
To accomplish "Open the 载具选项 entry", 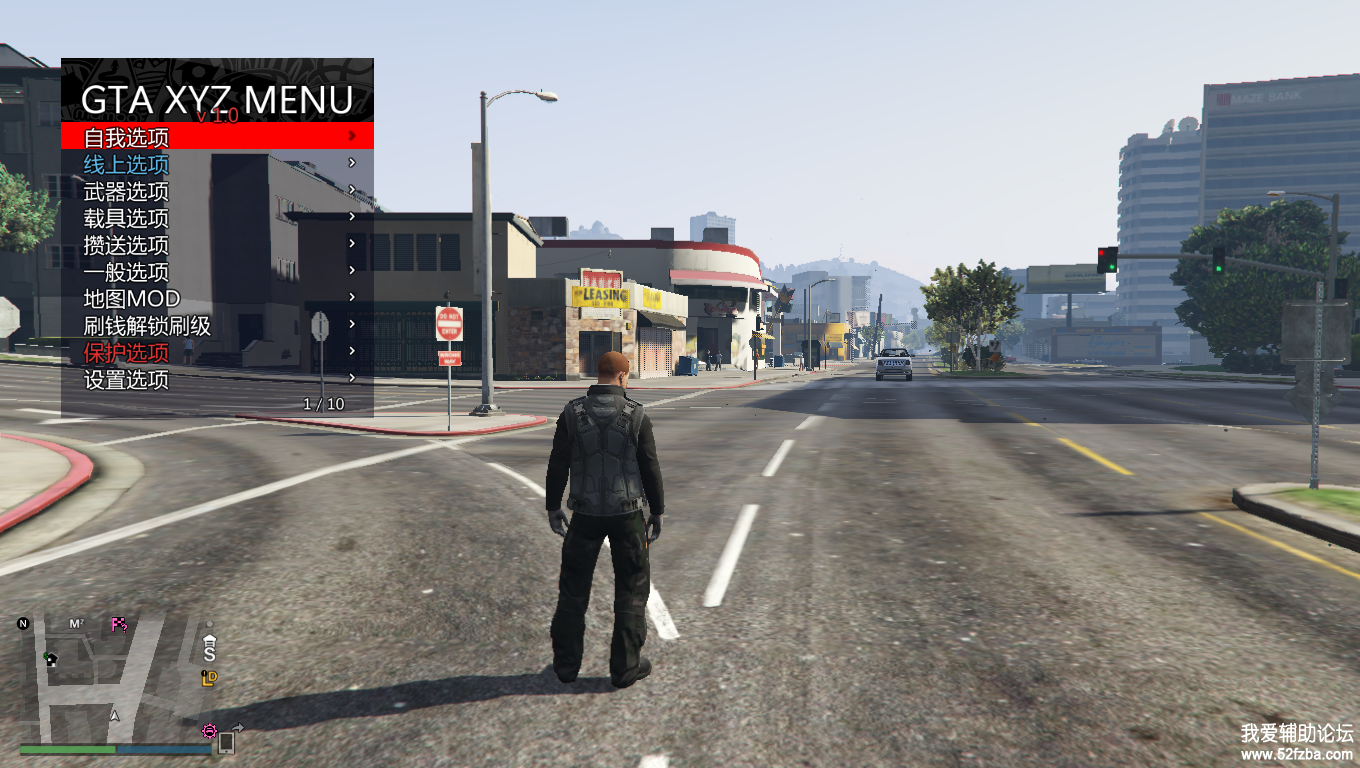I will tap(127, 218).
